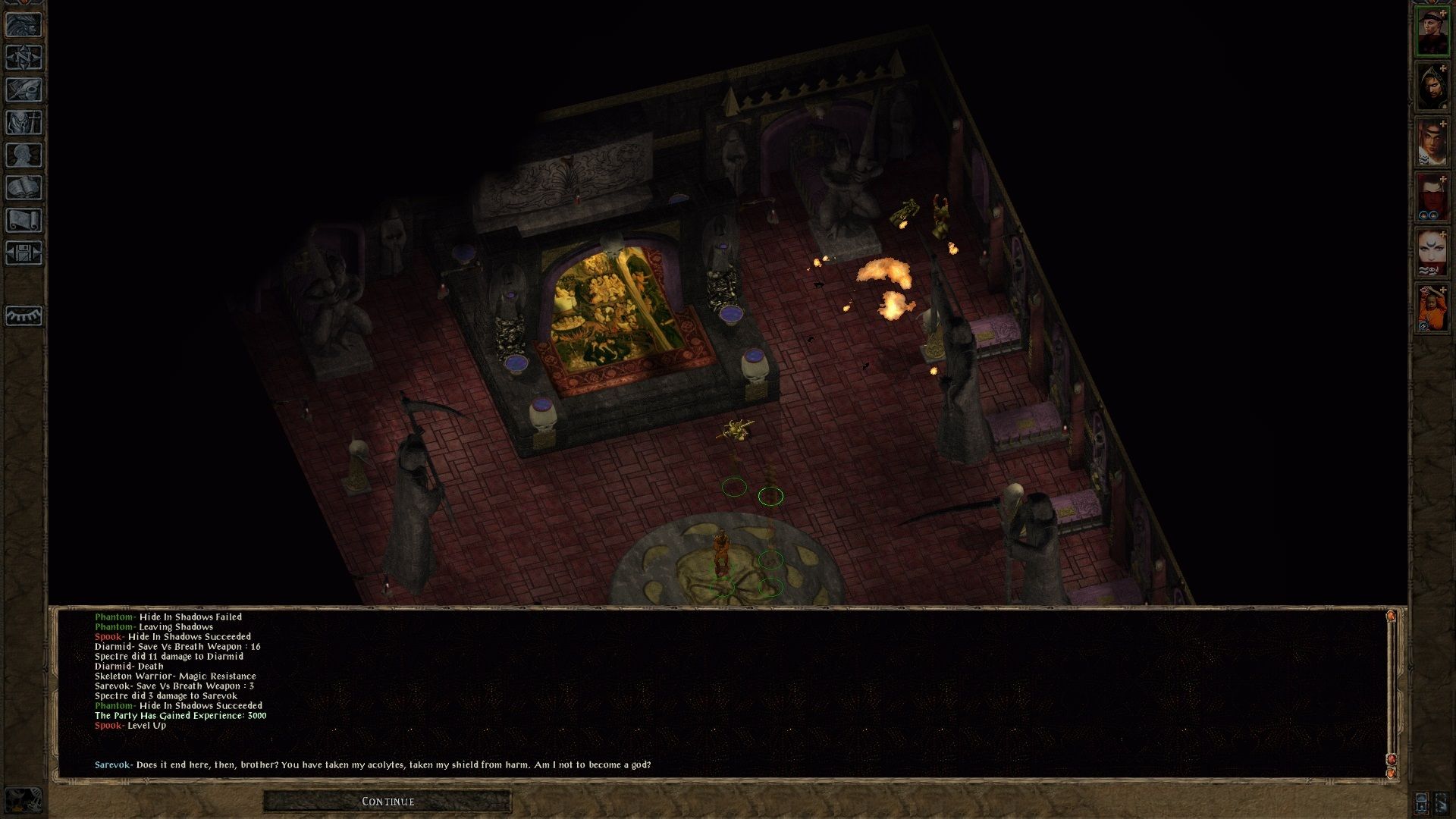Image resolution: width=1456 pixels, height=819 pixels.
Task: Continue Sarevok's dialogue
Action: (x=388, y=802)
